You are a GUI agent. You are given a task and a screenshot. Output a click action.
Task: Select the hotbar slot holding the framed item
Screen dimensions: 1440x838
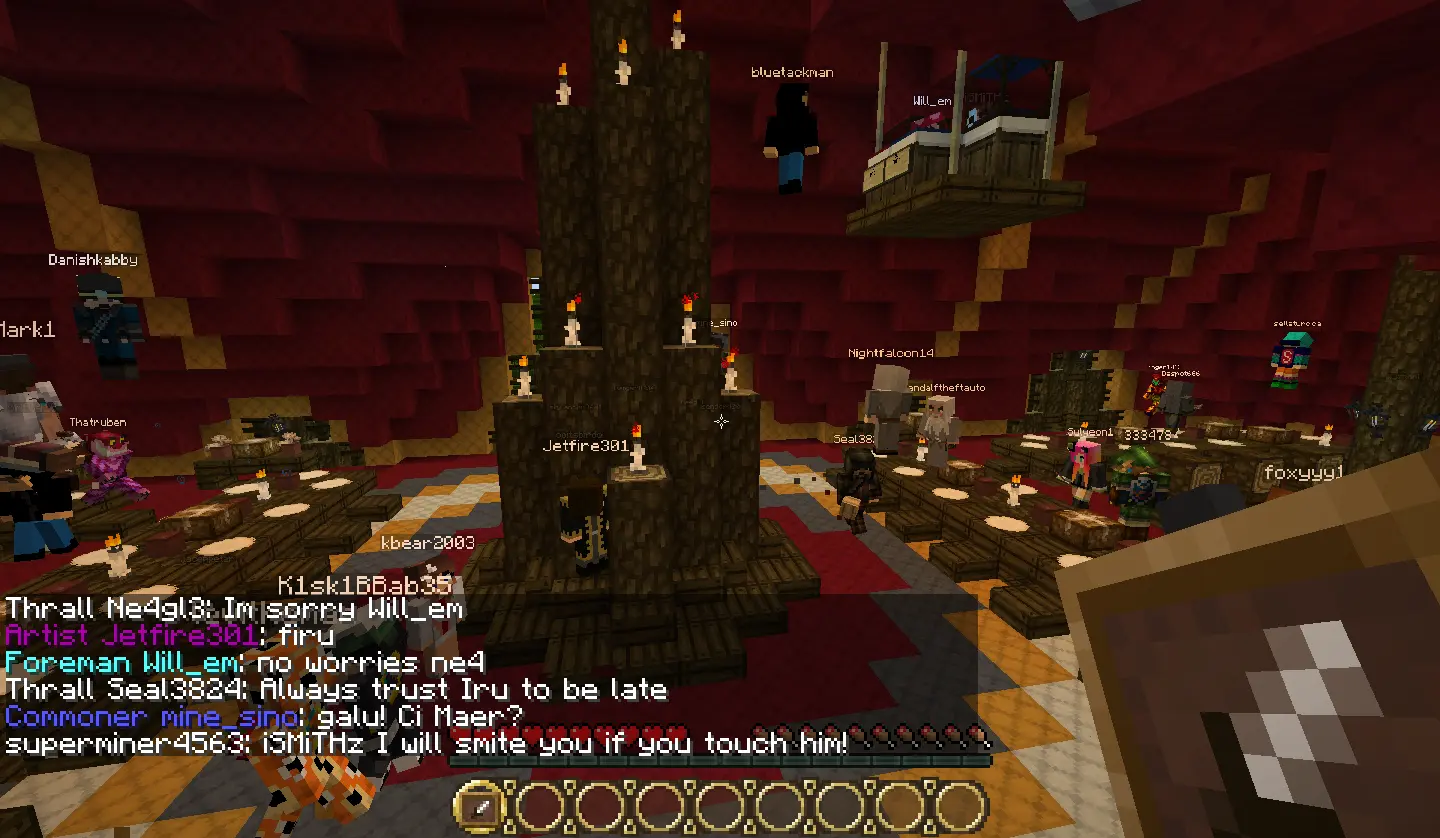pyautogui.click(x=483, y=806)
